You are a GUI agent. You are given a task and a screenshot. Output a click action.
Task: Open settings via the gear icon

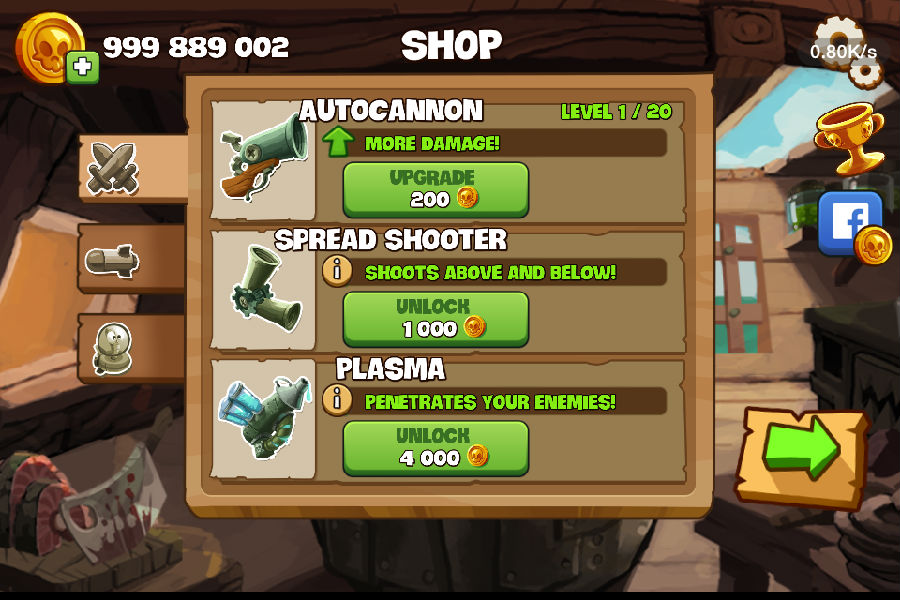[x=843, y=48]
